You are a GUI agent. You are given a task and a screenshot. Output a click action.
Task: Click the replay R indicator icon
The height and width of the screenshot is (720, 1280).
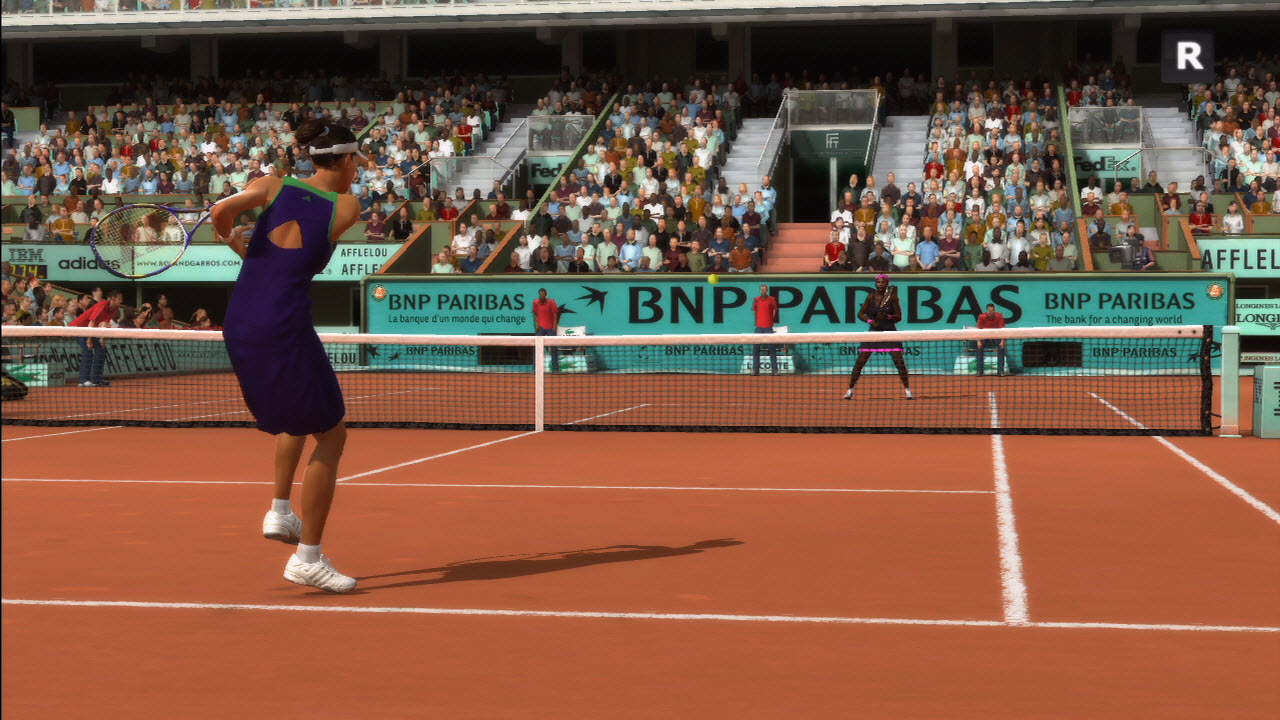coord(1188,57)
